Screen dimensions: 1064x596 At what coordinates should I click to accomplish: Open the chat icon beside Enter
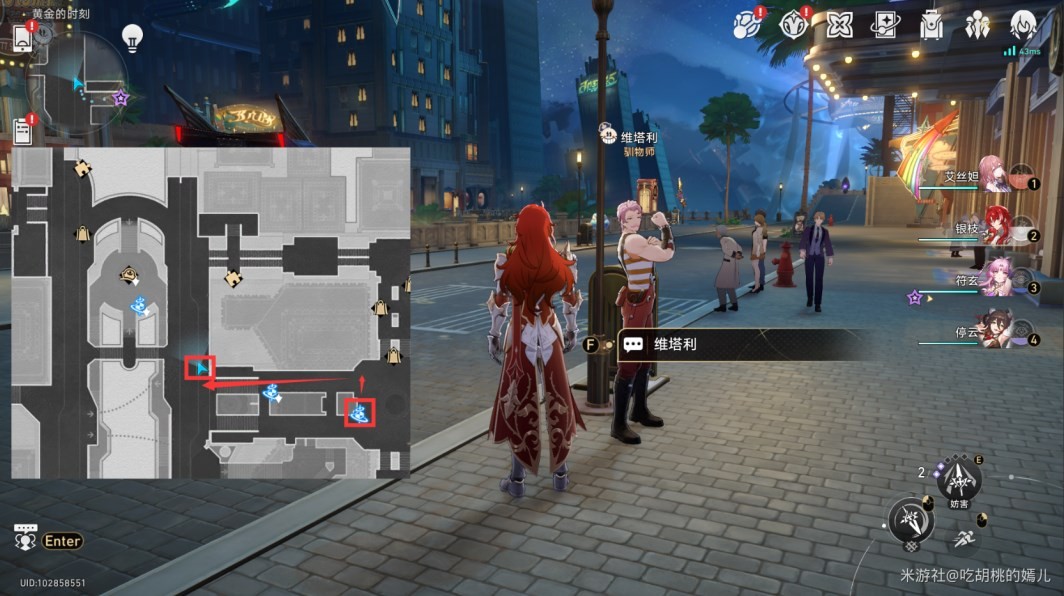[x=26, y=538]
